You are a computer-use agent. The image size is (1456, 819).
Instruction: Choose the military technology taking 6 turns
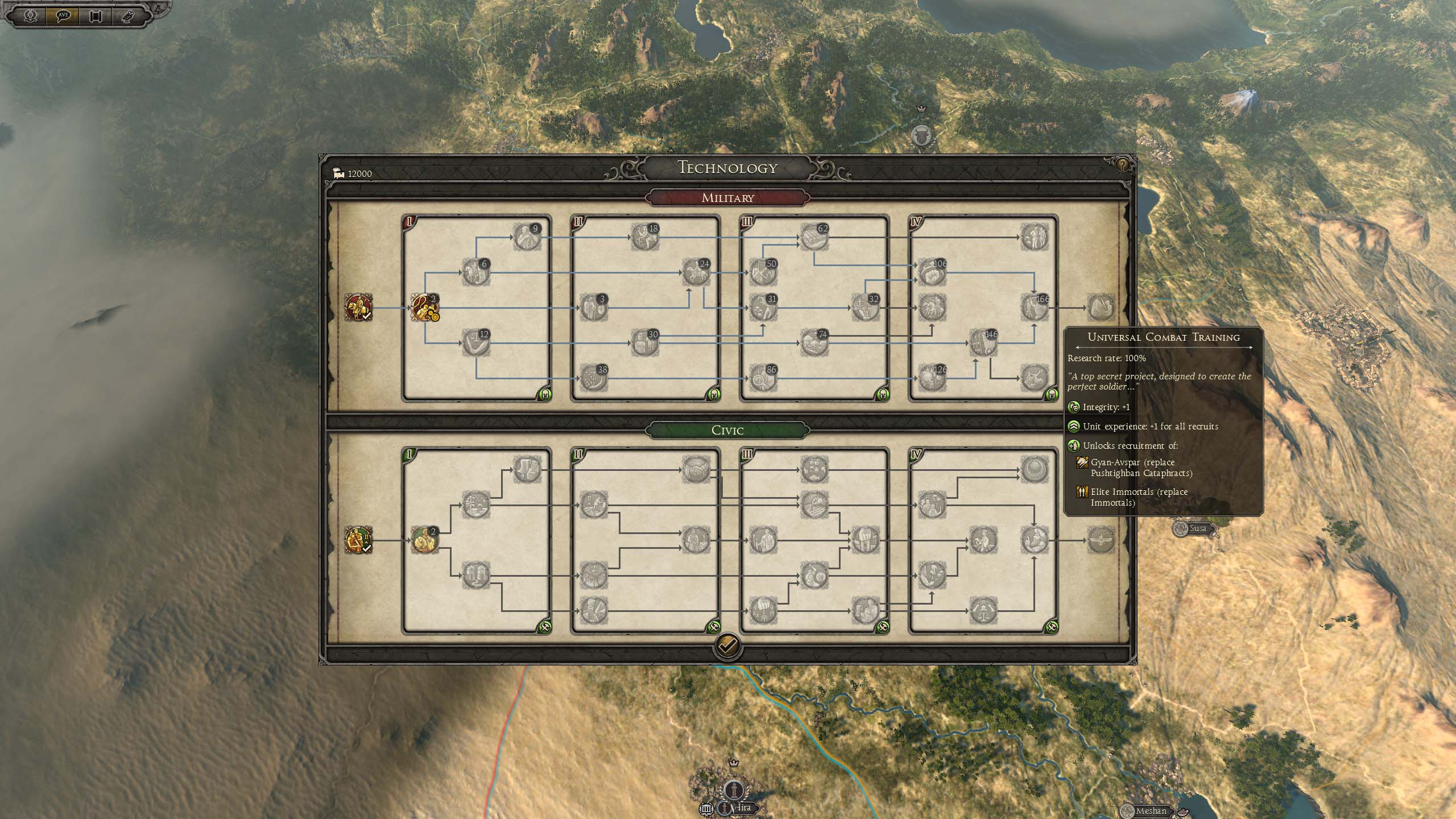[x=475, y=271]
